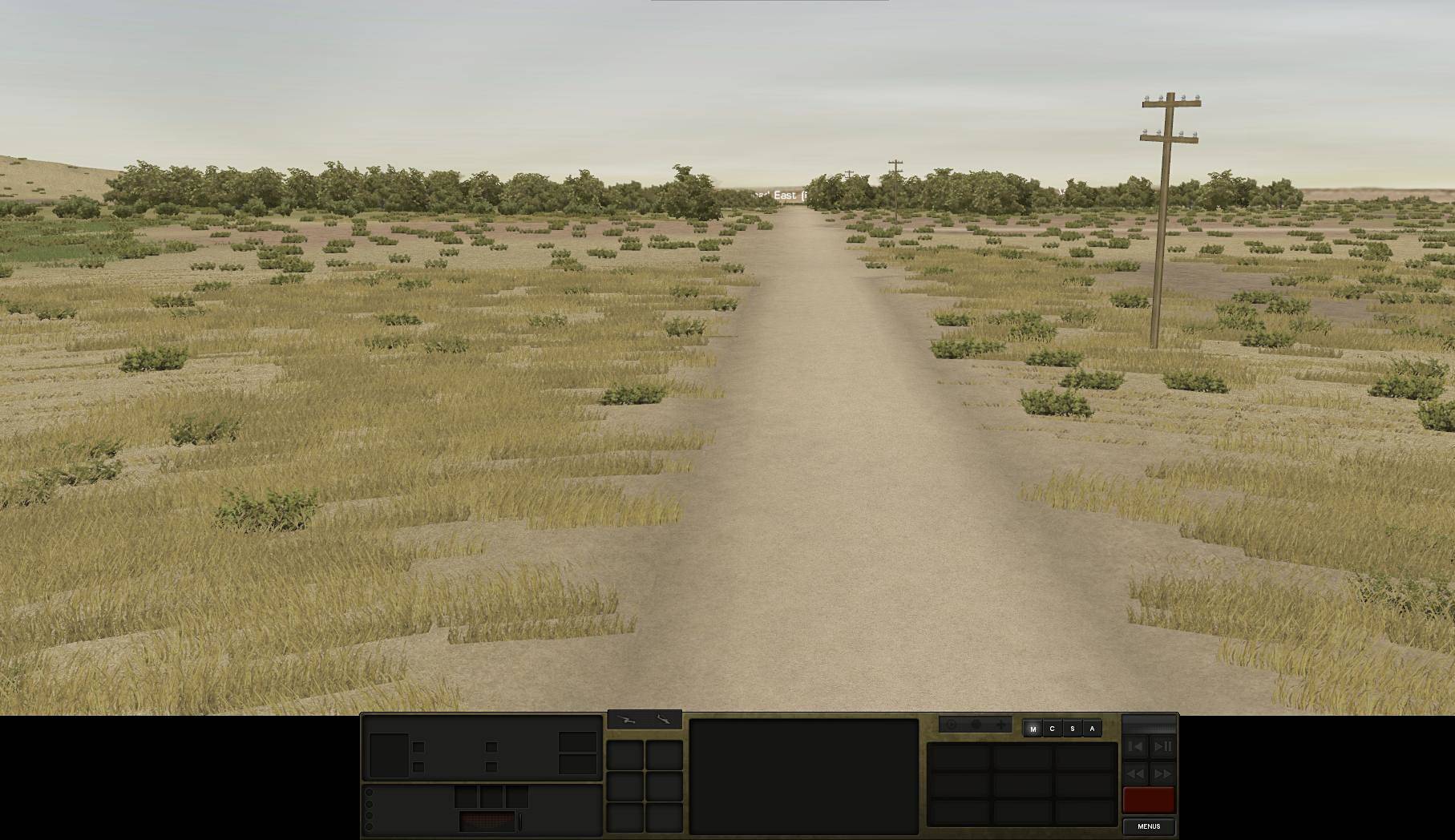The width and height of the screenshot is (1455, 840).
Task: Click the circular target icon above the command panel
Action: pos(950,724)
